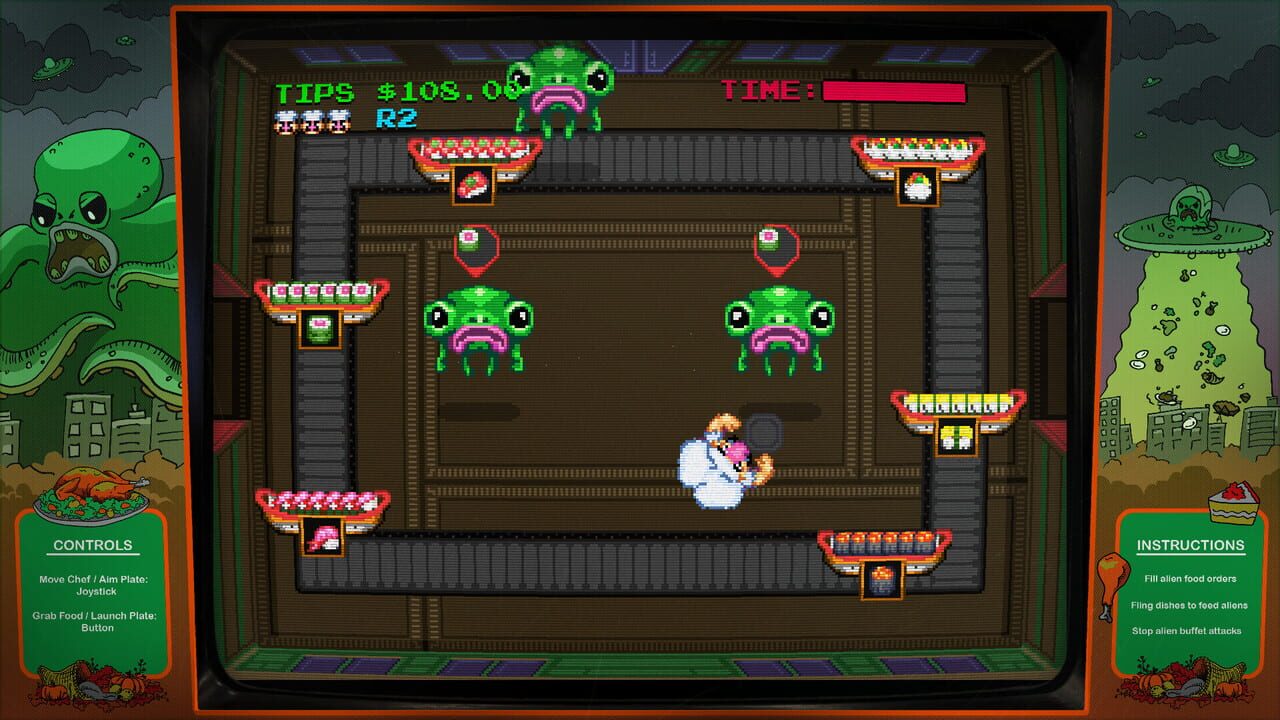The image size is (1280, 720).
Task: Click the CONTROLS panel heading
Action: 95,545
